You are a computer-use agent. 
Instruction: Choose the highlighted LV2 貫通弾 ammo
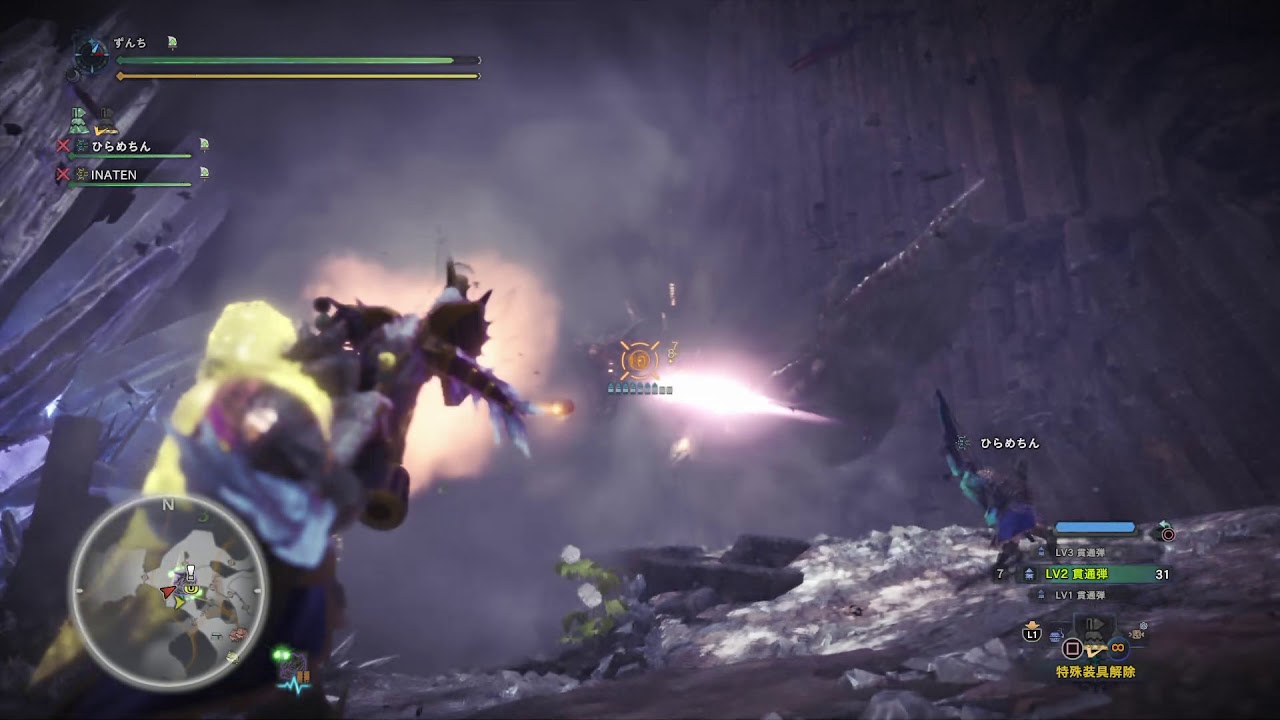(x=1076, y=574)
